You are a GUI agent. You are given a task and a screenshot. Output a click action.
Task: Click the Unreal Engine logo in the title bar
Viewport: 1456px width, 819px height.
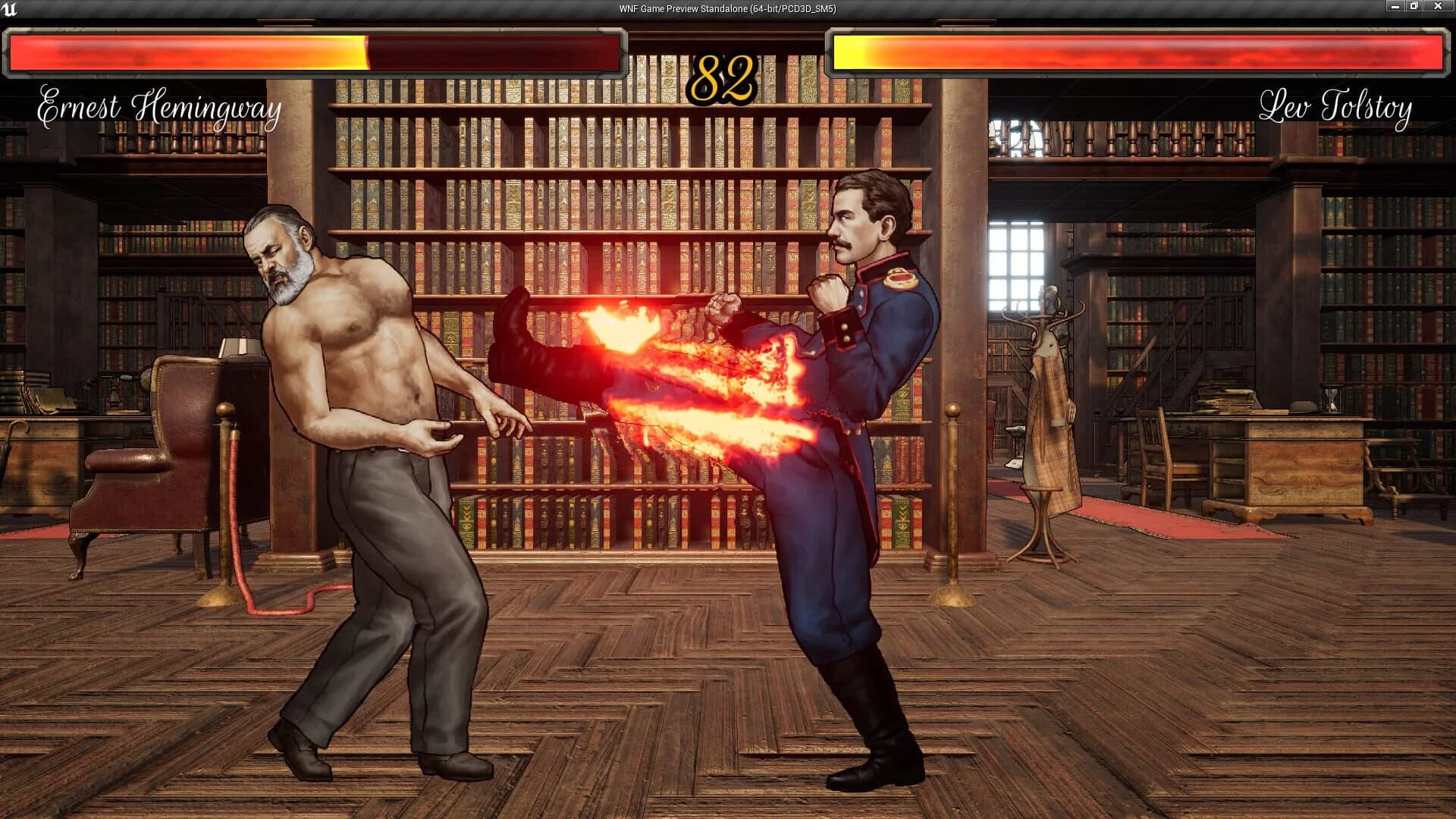pyautogui.click(x=11, y=10)
